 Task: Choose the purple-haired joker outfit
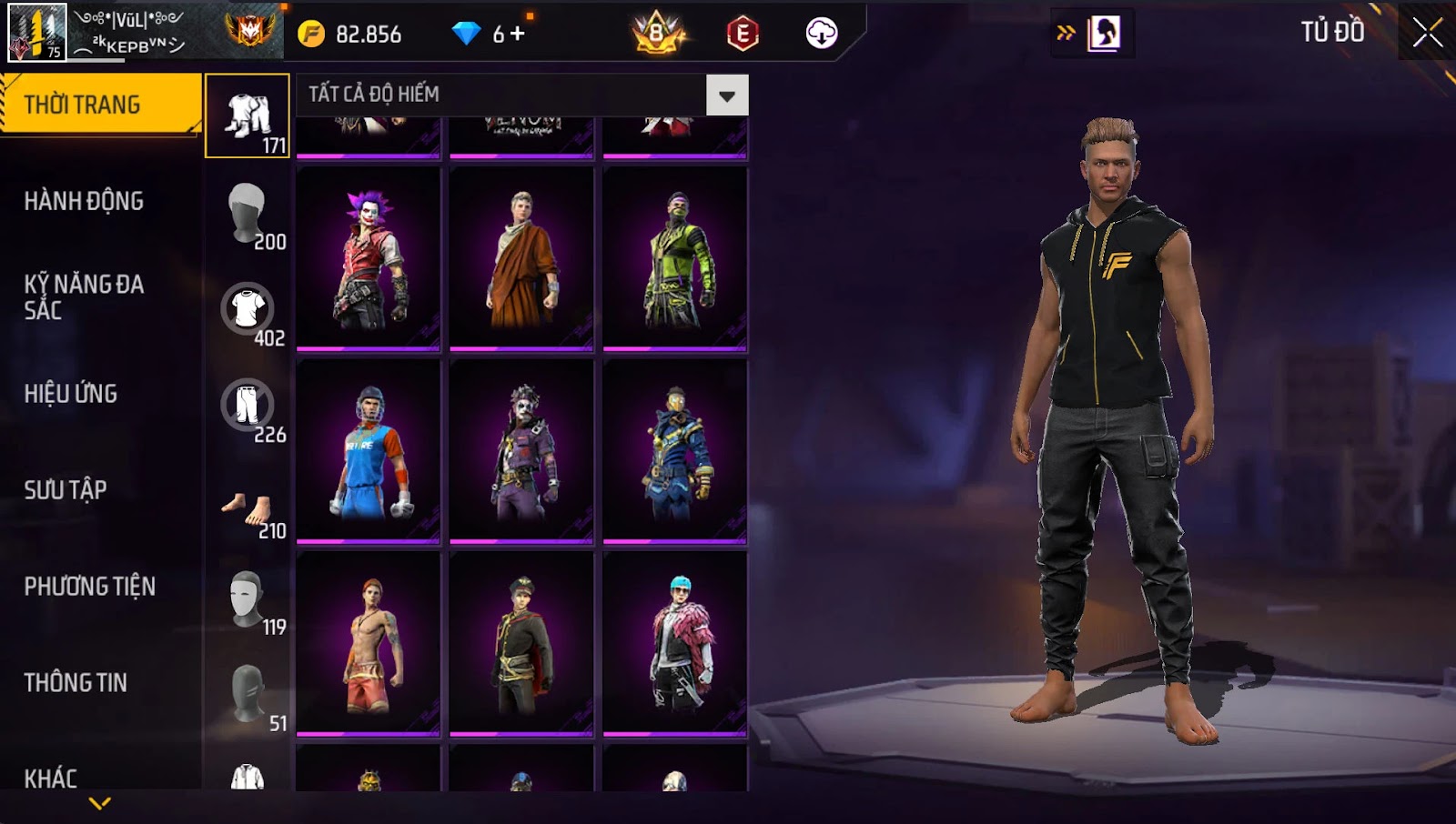click(369, 258)
